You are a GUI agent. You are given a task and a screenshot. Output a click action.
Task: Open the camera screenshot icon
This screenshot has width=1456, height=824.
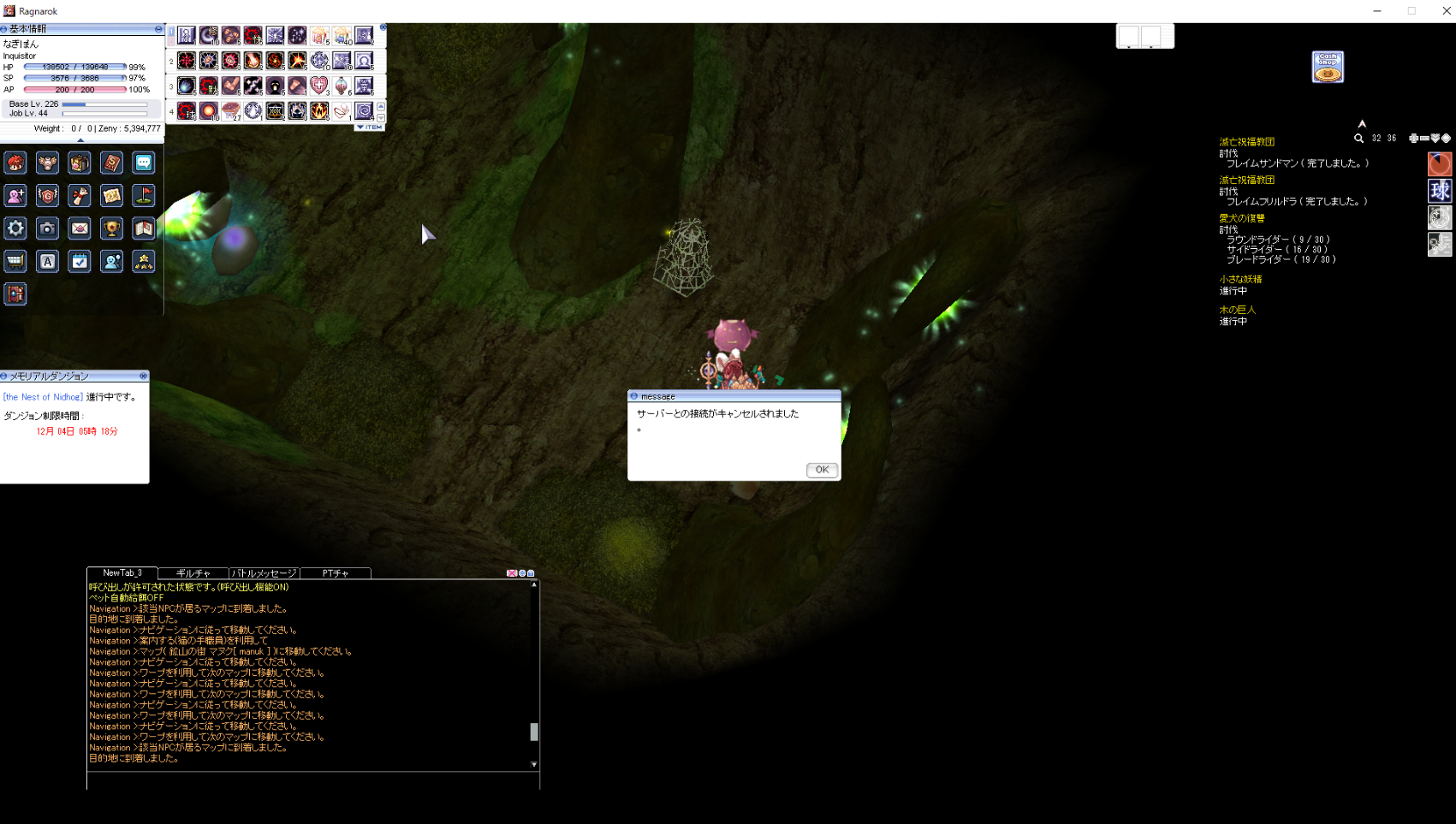click(48, 228)
